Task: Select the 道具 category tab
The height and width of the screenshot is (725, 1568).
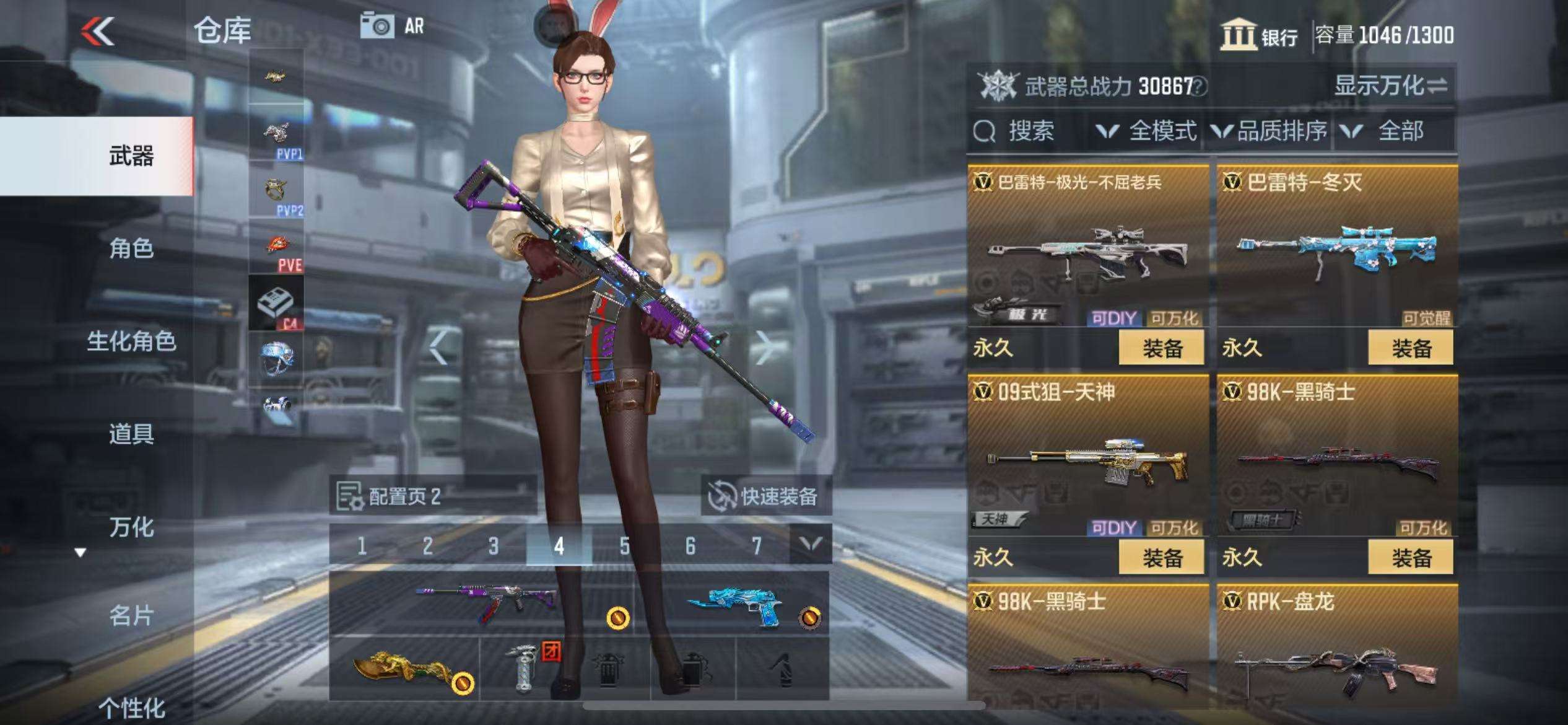Action: click(x=131, y=434)
